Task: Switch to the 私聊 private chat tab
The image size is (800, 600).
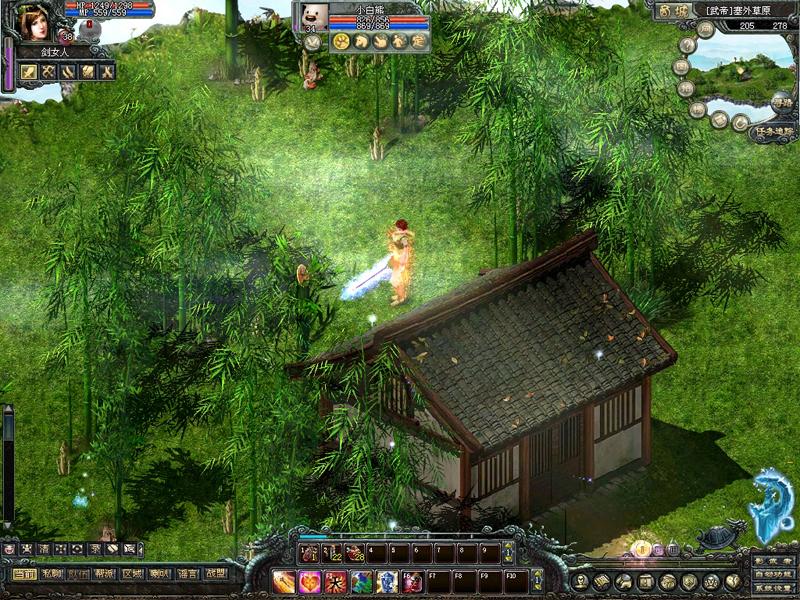Action: coord(52,575)
